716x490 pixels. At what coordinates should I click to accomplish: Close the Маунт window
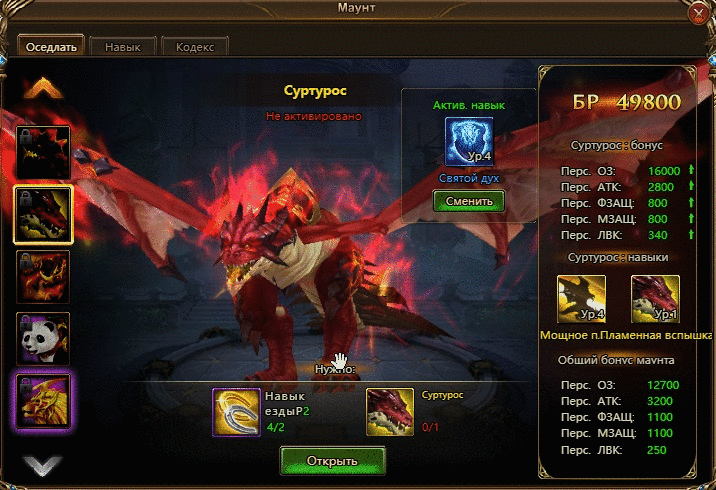point(699,14)
